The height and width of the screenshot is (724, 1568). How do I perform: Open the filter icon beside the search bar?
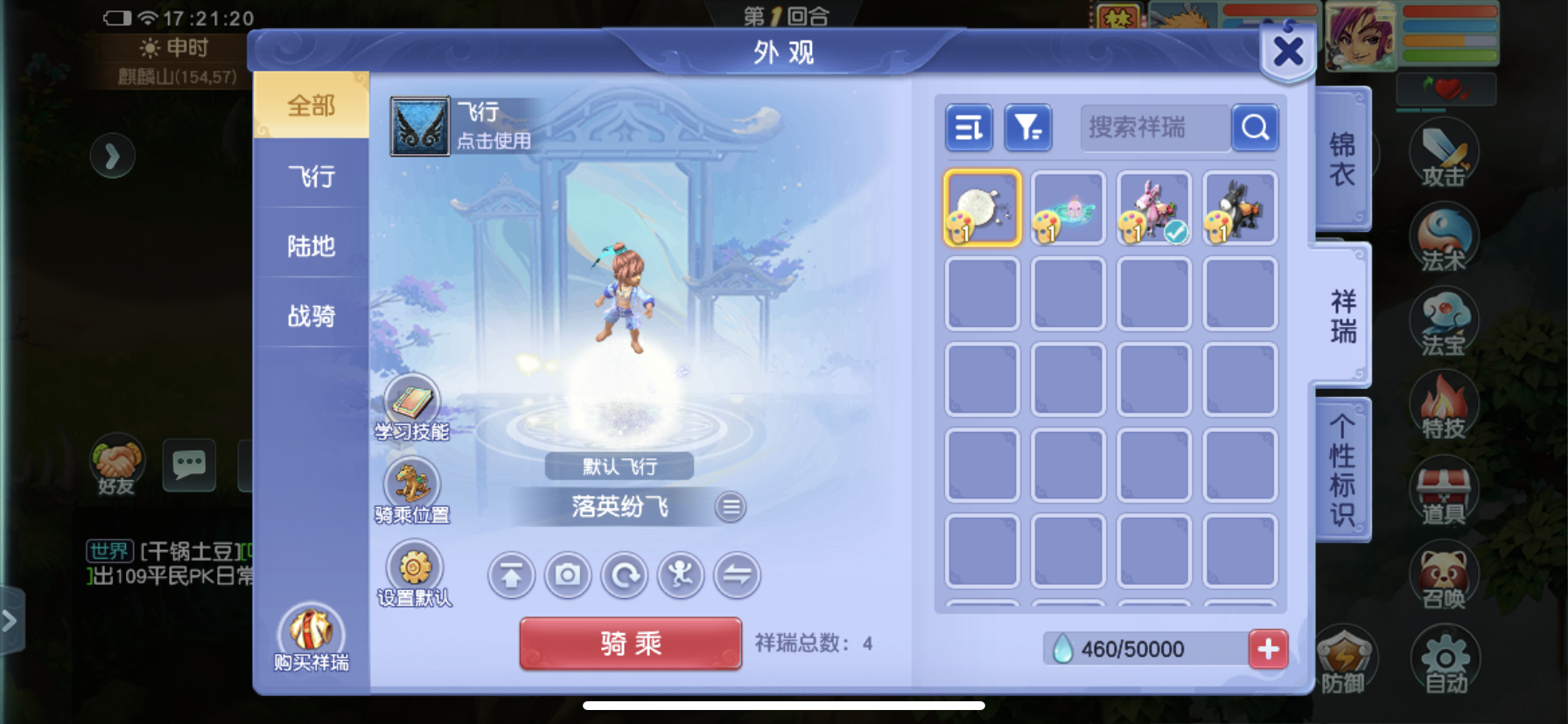pyautogui.click(x=1028, y=128)
